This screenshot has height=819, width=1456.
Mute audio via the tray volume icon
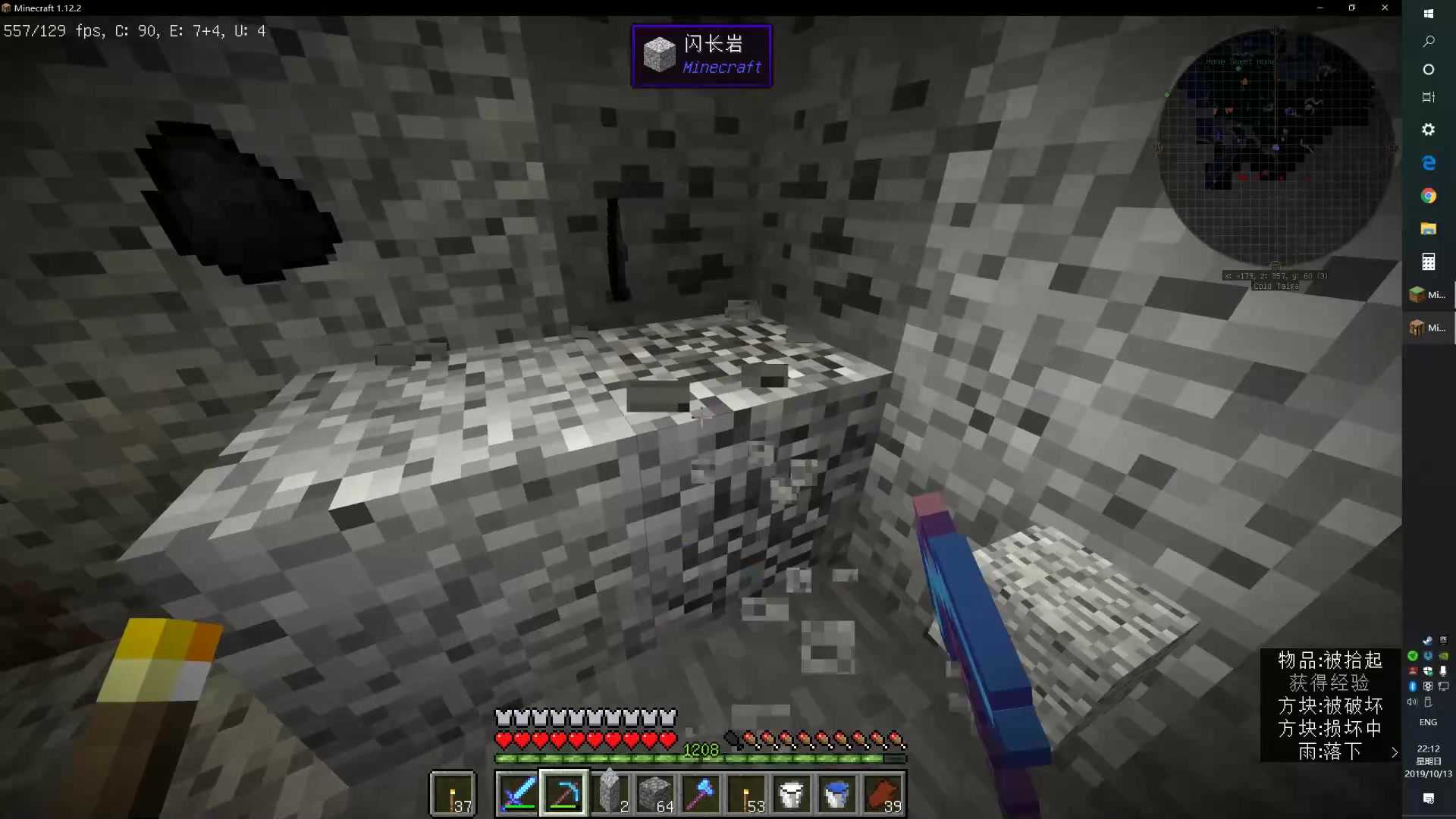pos(1412,701)
